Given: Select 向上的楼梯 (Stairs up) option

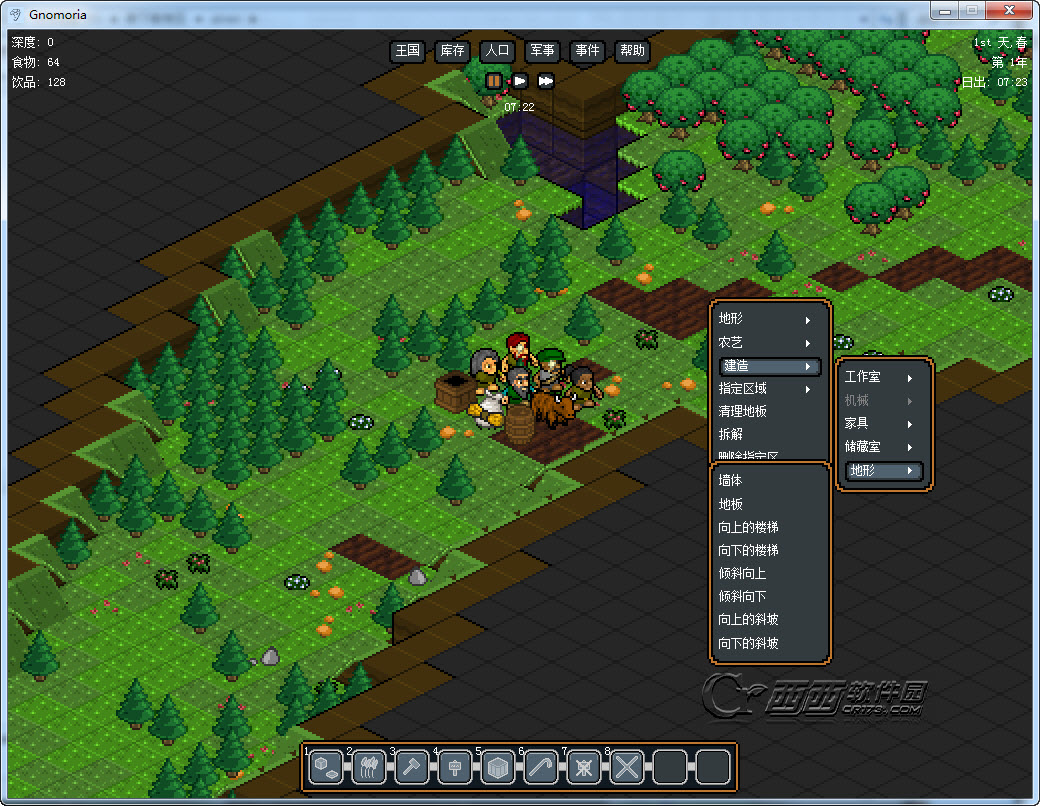Looking at the screenshot, I should pyautogui.click(x=748, y=527).
